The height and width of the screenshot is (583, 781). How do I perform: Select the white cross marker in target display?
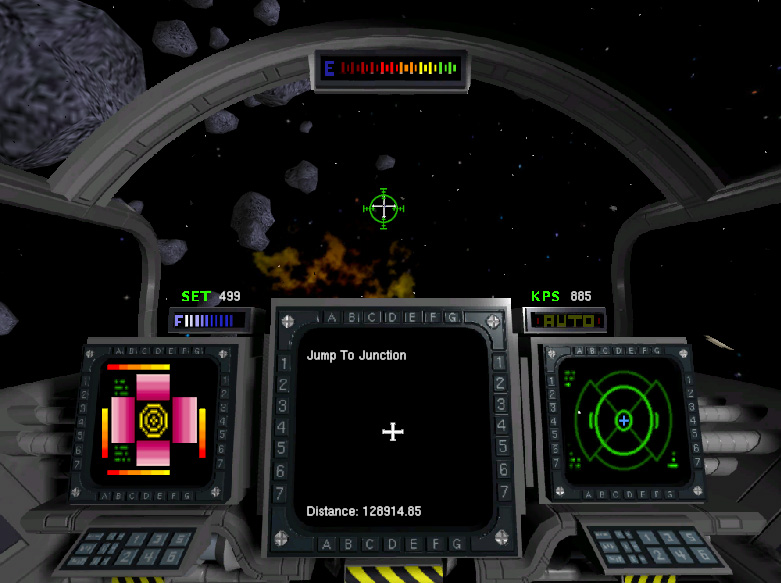[393, 431]
